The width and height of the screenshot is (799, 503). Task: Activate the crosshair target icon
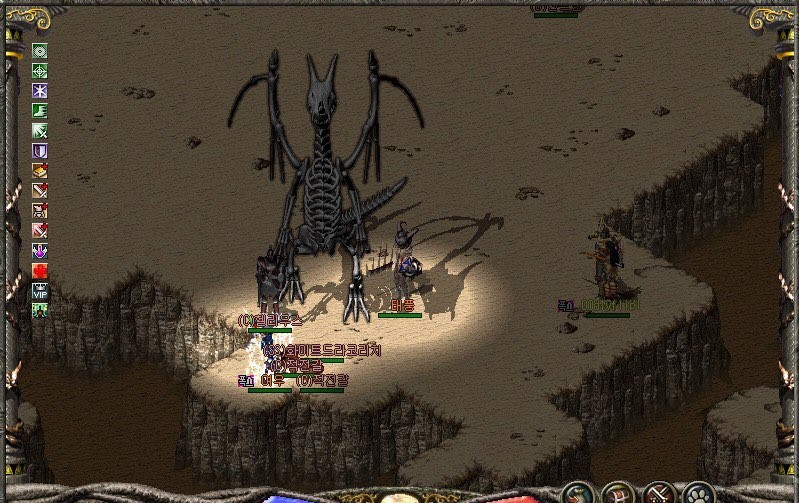[x=40, y=71]
